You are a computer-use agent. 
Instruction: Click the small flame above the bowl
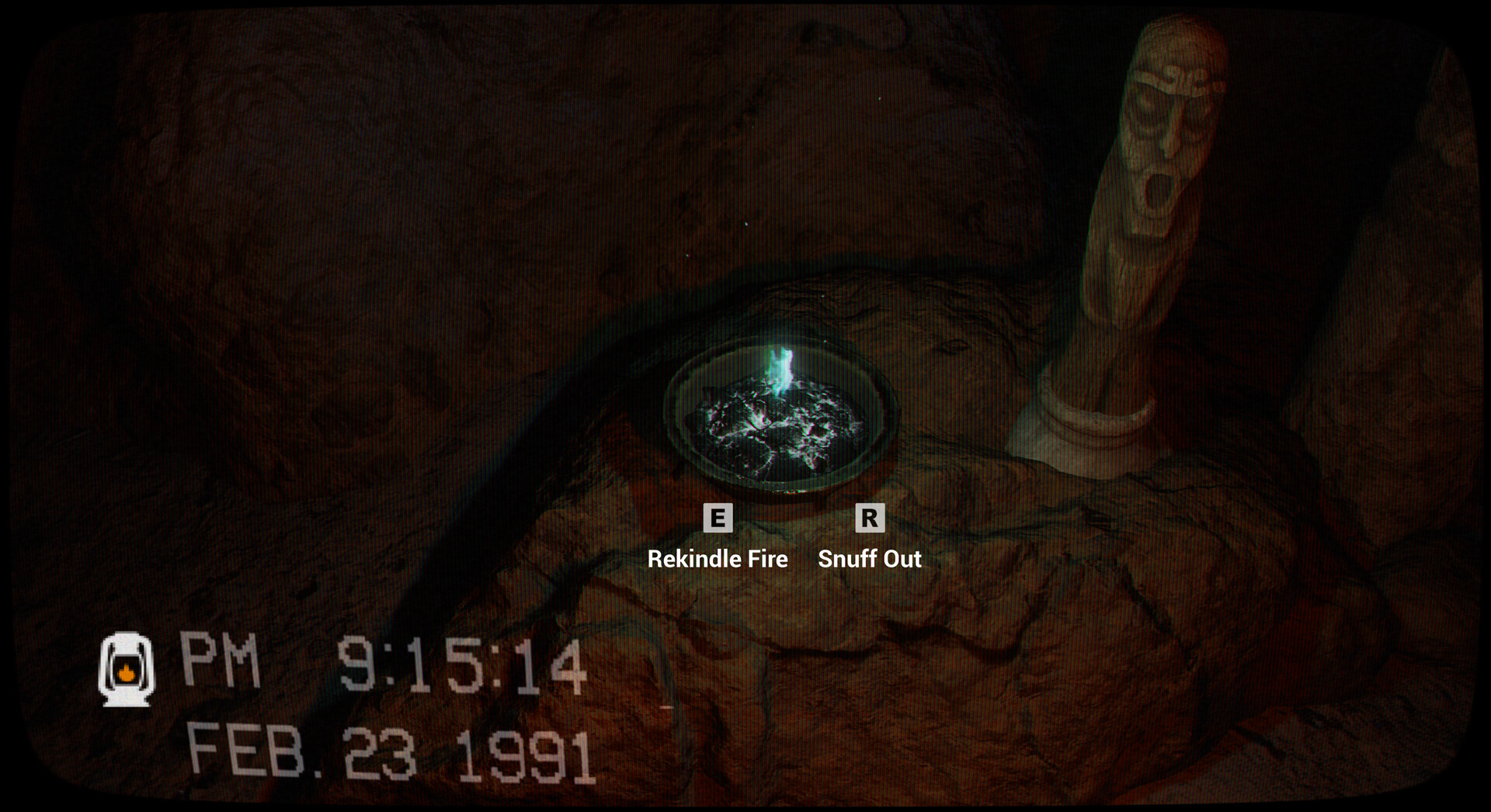coord(780,365)
